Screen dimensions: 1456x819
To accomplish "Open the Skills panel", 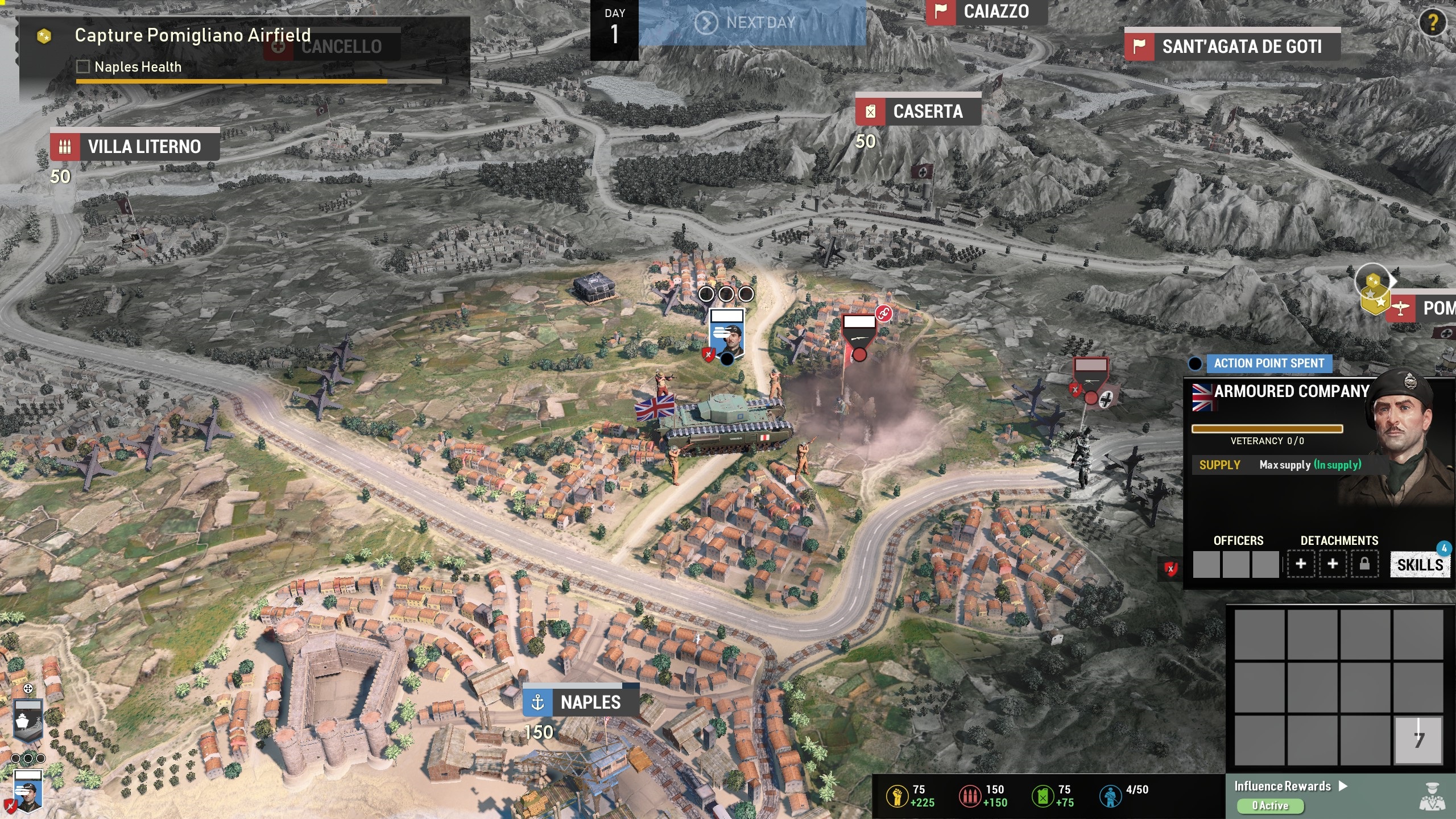I will 1420,565.
